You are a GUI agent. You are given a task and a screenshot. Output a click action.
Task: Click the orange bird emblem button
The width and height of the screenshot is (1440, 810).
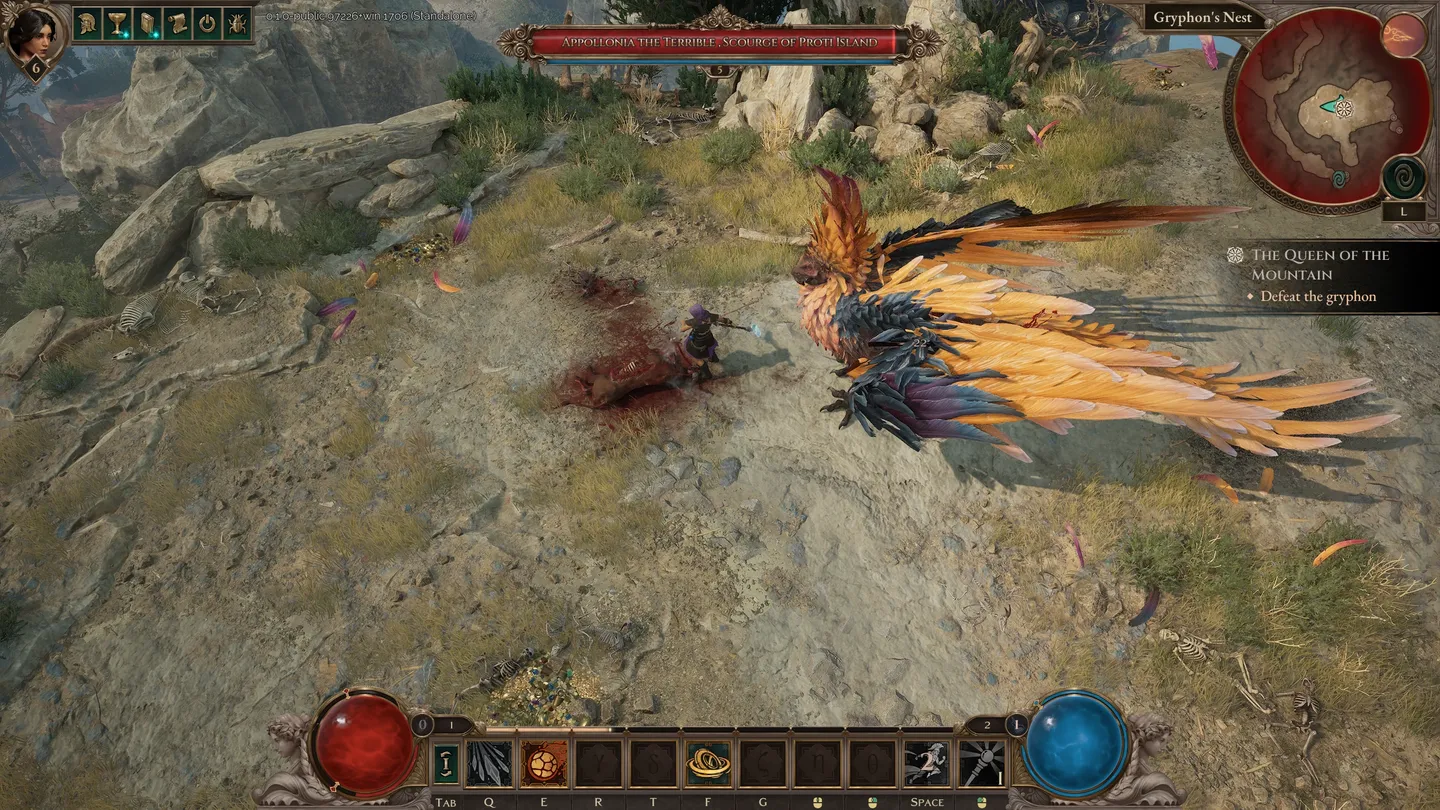pos(1403,36)
